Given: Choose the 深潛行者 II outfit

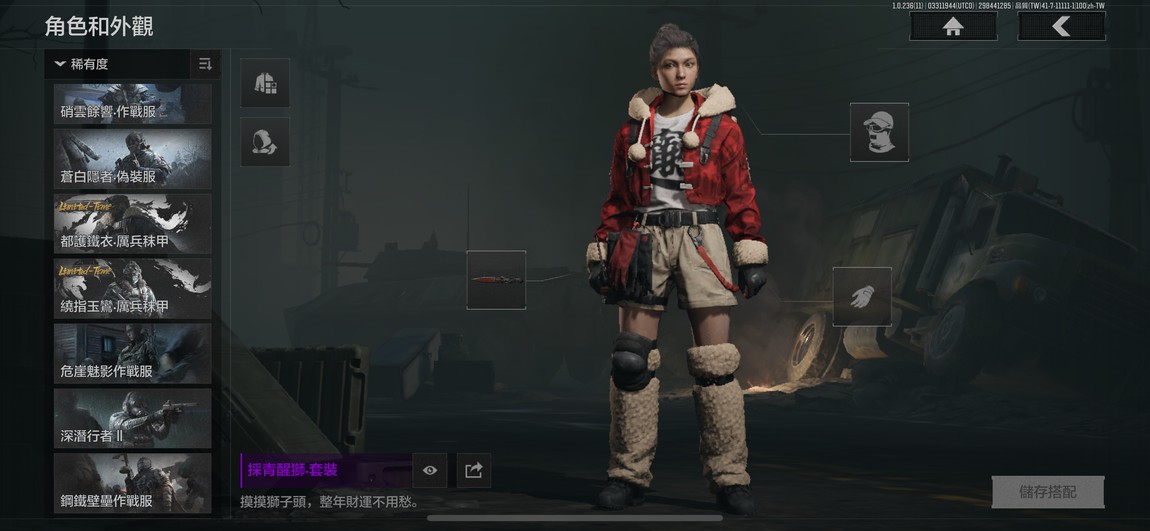Looking at the screenshot, I should (x=133, y=418).
